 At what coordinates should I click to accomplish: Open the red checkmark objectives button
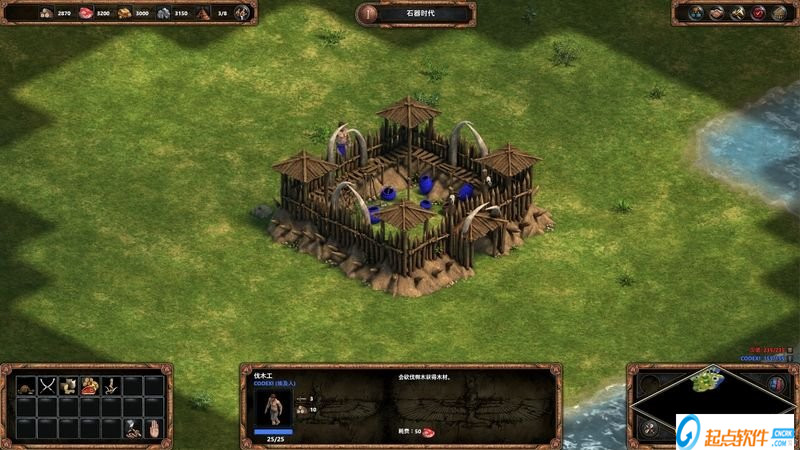pos(758,13)
